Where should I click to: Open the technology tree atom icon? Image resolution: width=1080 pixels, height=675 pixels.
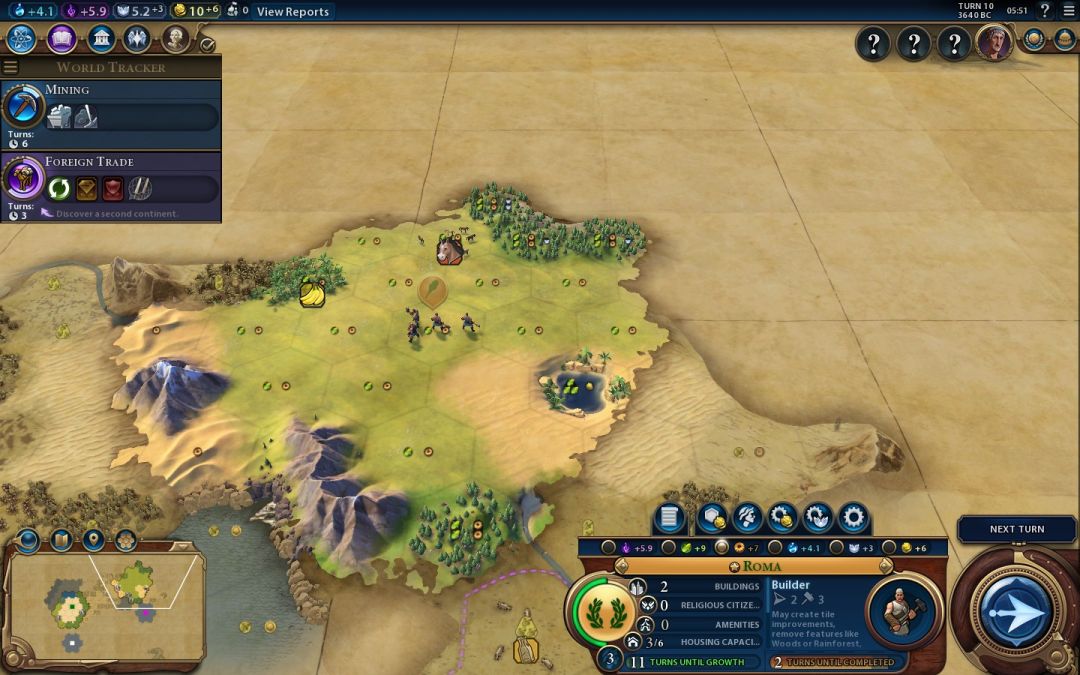coord(22,39)
